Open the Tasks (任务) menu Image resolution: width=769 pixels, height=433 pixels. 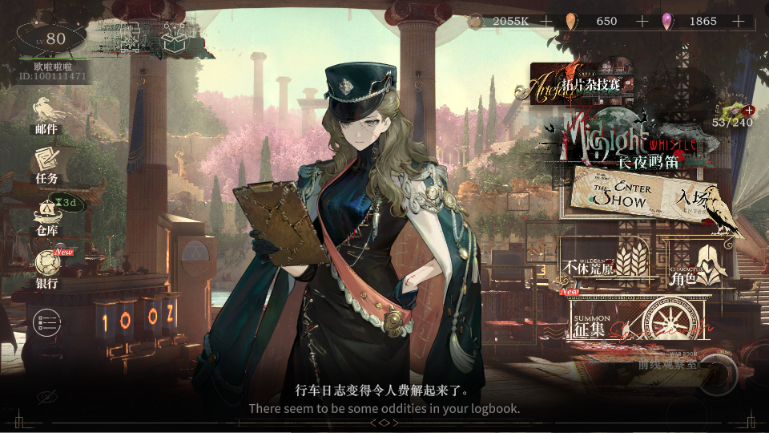(46, 161)
